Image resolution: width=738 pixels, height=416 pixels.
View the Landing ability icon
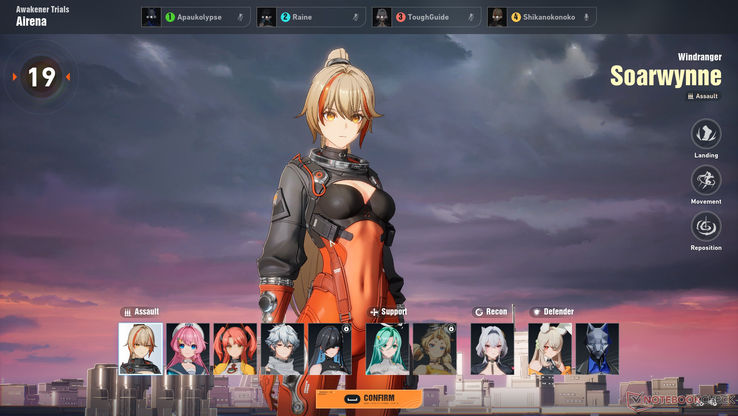[706, 134]
